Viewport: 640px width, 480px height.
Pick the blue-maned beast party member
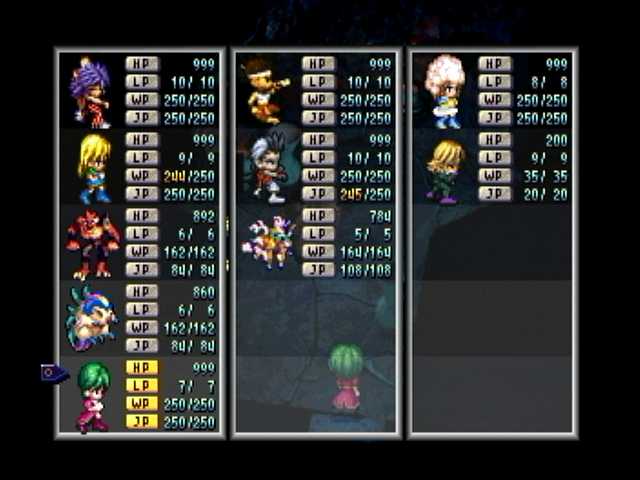coord(92,318)
